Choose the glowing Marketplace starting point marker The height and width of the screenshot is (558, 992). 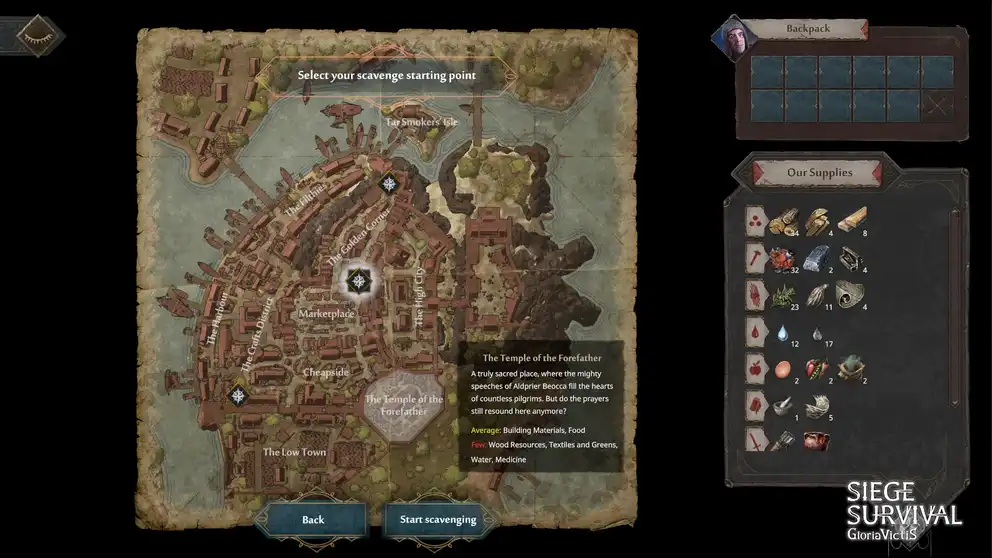click(358, 281)
